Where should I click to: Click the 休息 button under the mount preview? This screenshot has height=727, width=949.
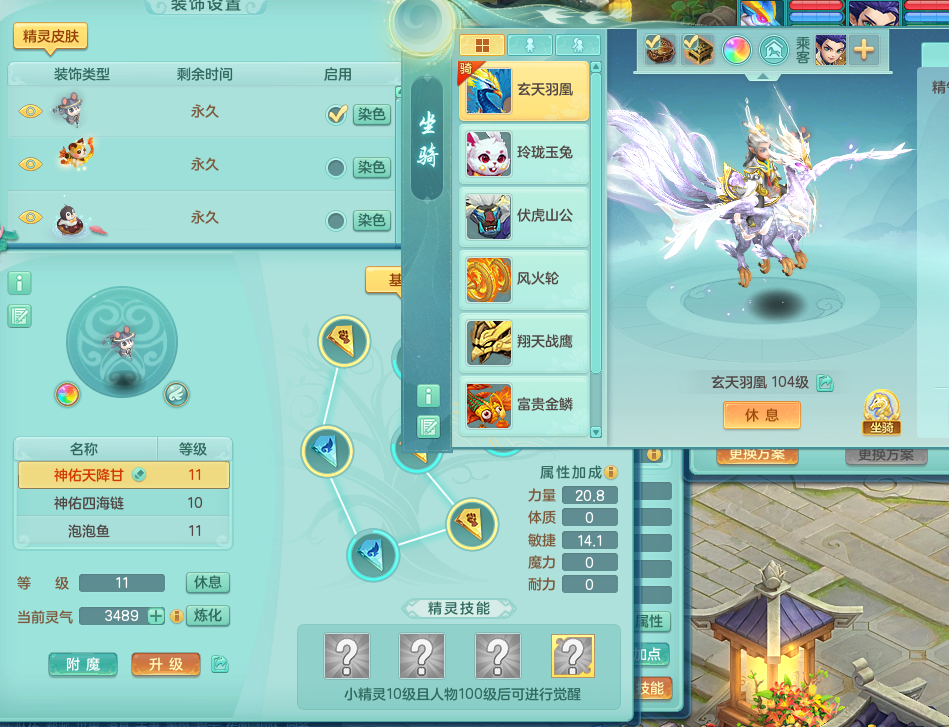click(x=762, y=415)
